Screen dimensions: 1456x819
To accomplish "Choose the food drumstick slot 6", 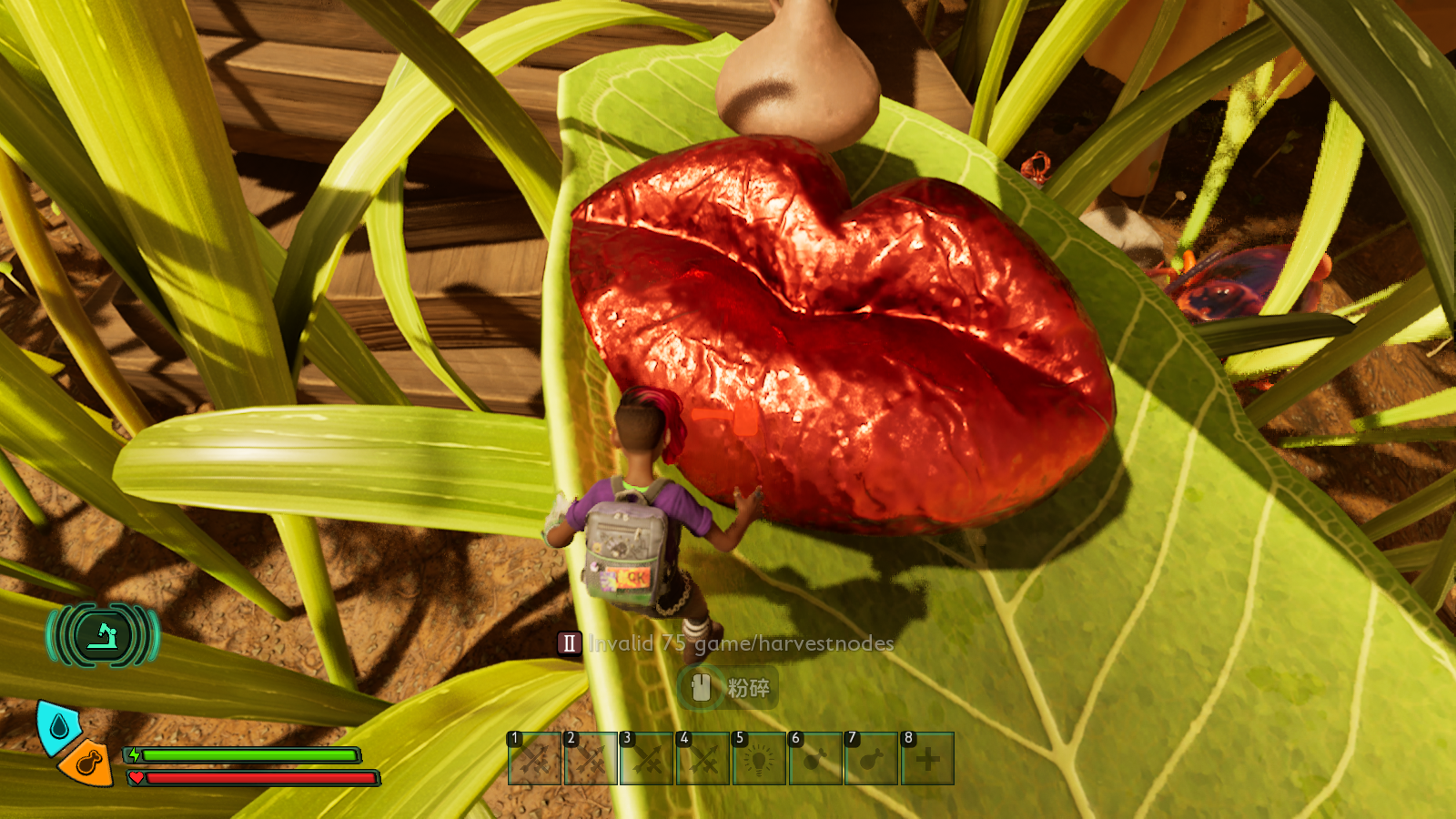I will click(815, 759).
